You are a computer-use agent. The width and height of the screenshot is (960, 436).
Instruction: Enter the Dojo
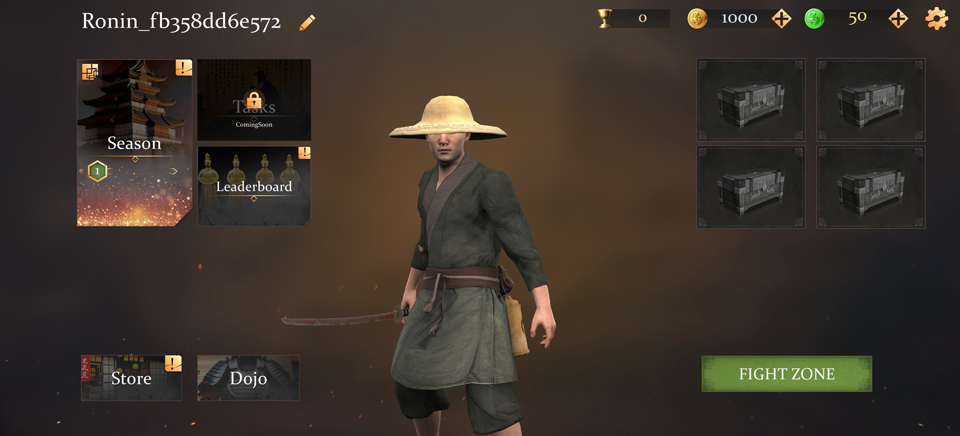click(x=248, y=378)
